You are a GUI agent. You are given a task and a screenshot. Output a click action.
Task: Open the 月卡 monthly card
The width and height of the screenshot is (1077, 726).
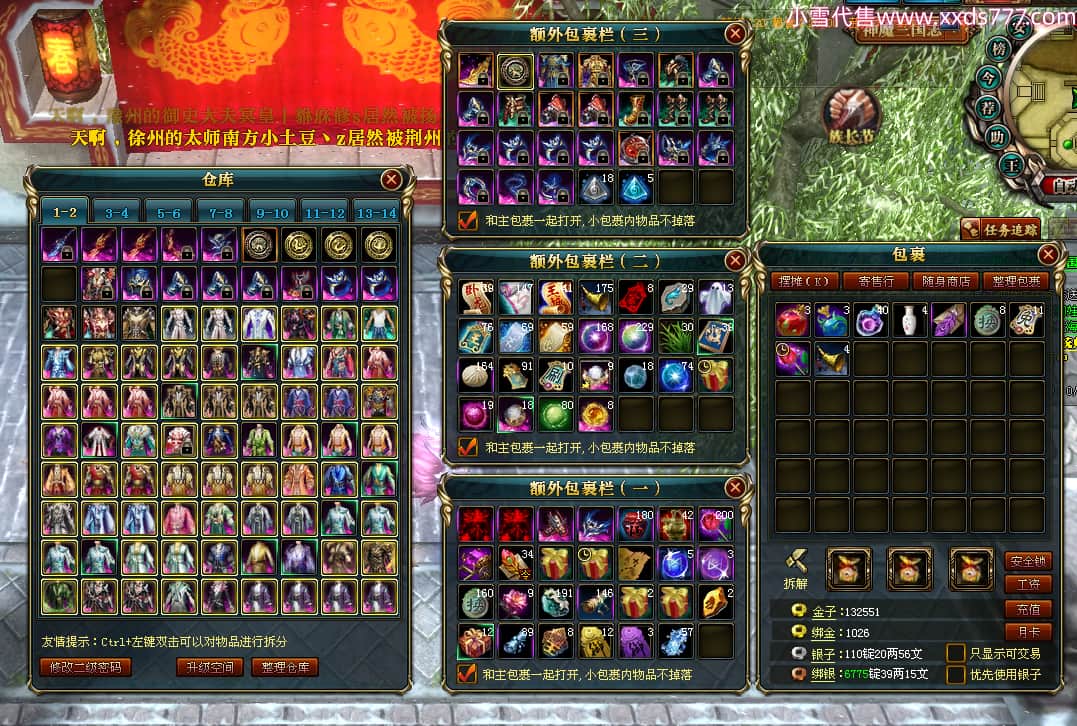point(1026,632)
